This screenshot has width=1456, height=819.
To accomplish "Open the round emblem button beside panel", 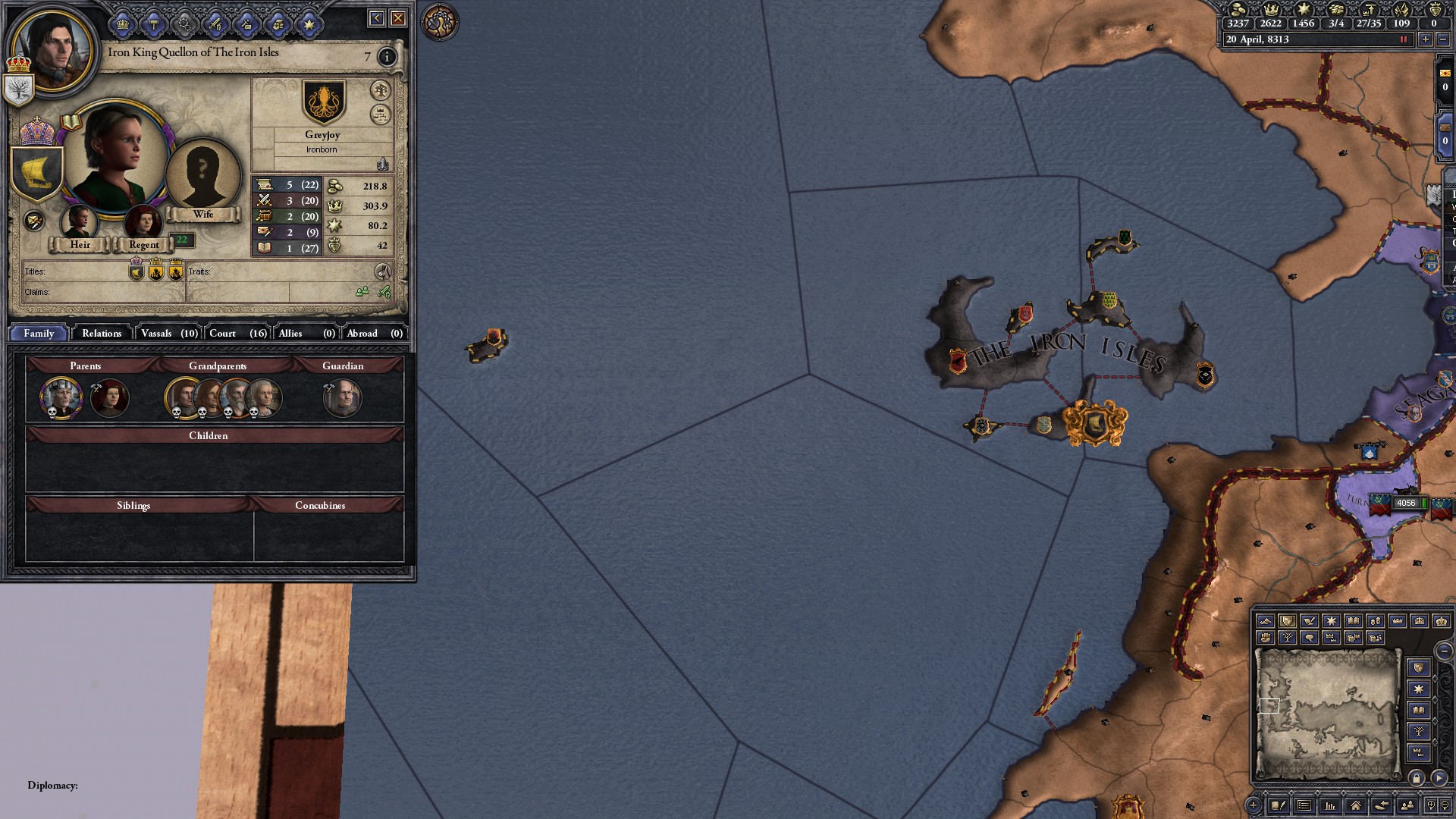I will (x=439, y=23).
